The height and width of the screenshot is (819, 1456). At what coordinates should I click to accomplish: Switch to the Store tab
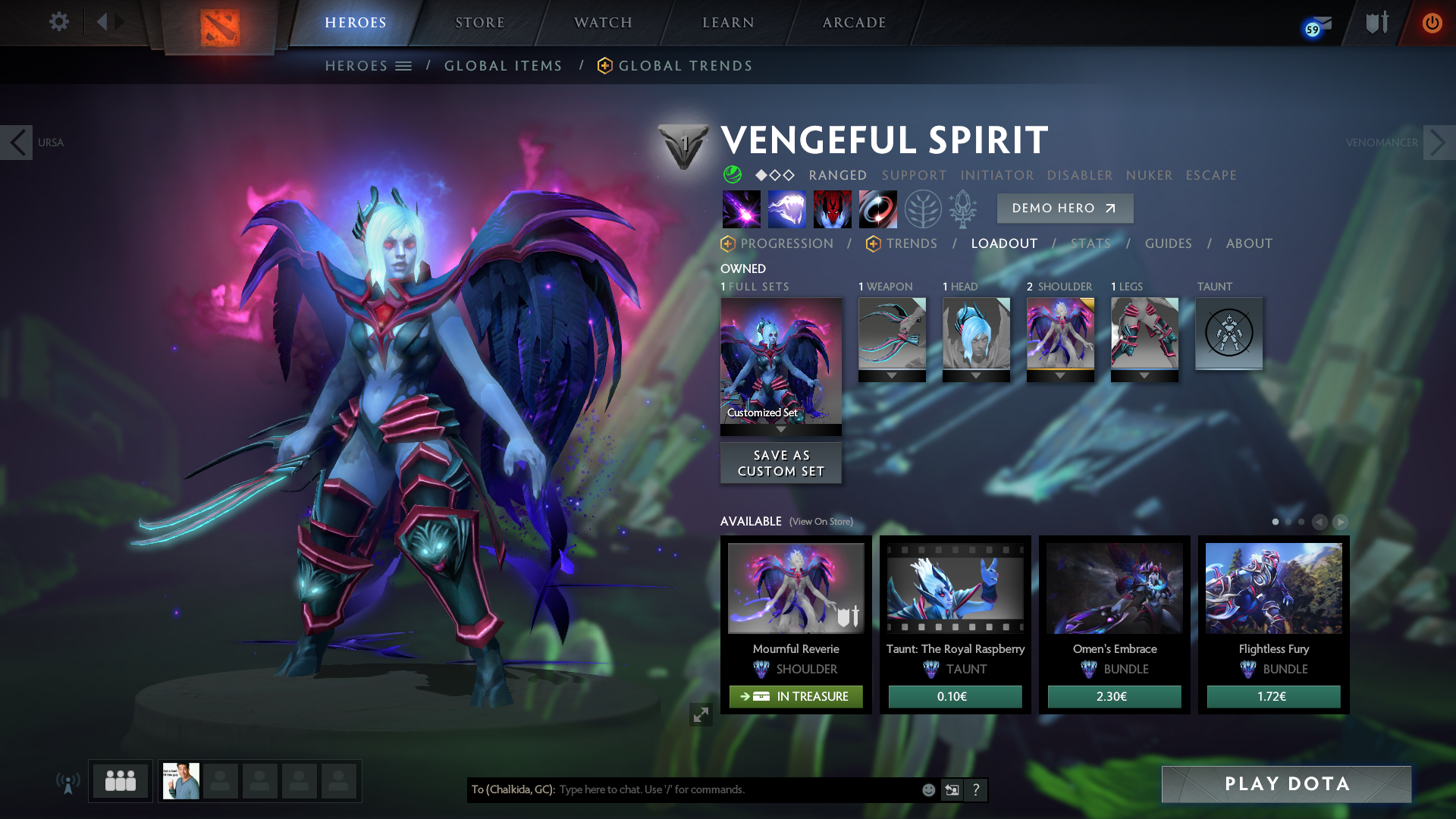tap(479, 23)
